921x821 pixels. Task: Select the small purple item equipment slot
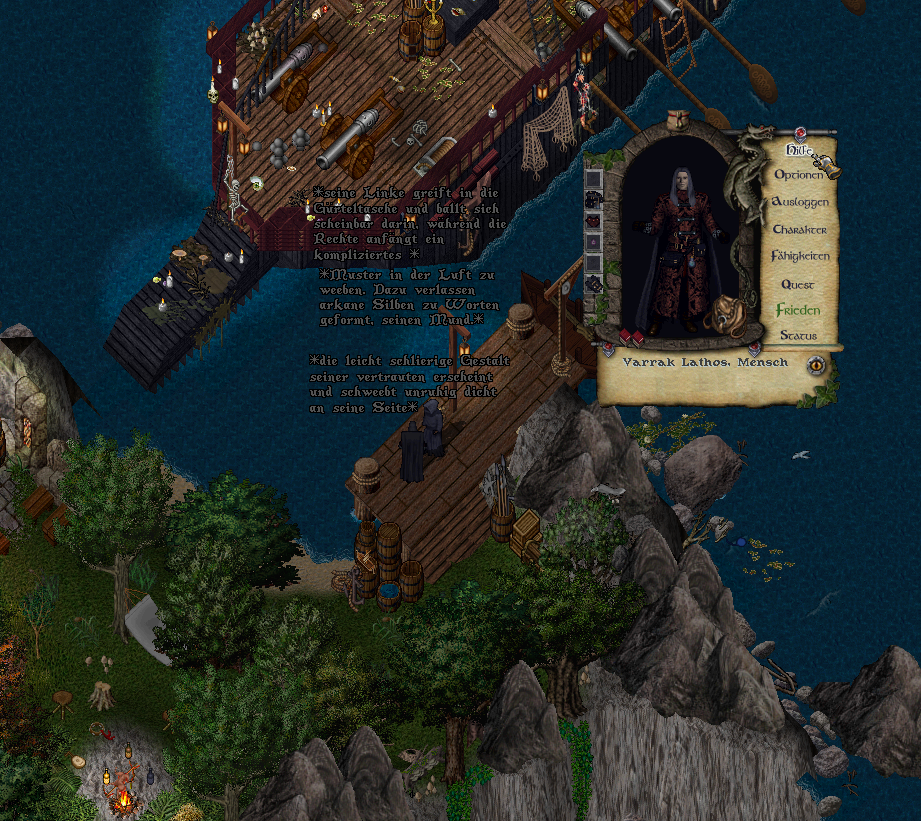594,242
